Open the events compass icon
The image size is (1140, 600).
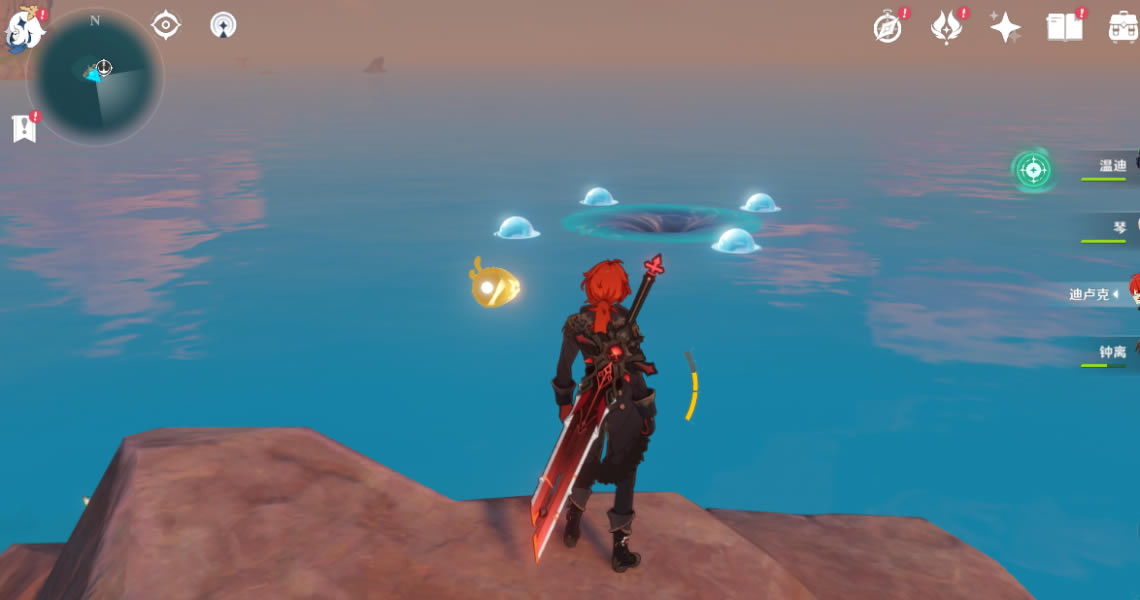887,28
